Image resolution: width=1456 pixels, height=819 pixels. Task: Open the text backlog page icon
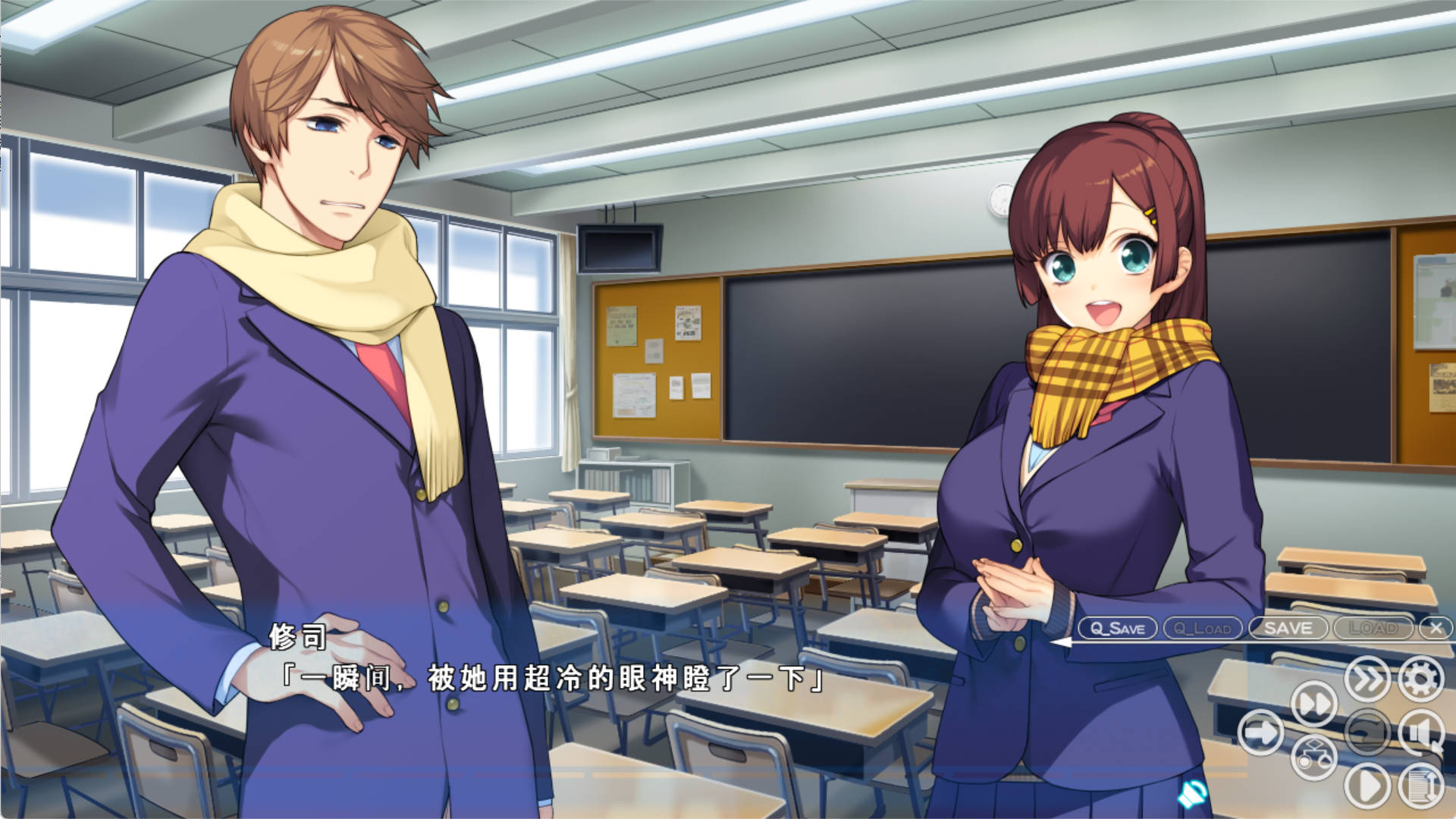[1421, 786]
